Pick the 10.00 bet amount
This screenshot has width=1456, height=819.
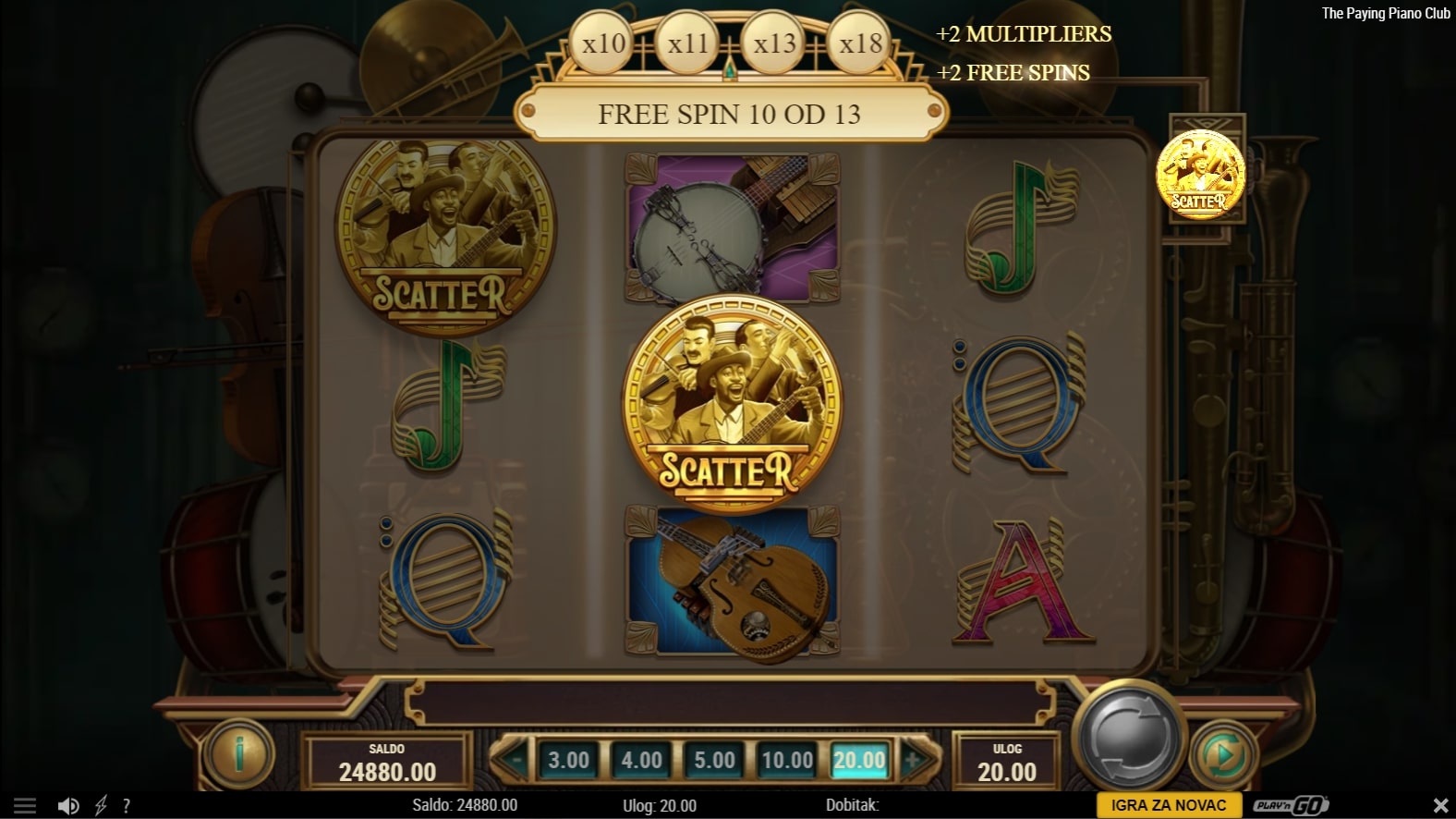point(787,760)
